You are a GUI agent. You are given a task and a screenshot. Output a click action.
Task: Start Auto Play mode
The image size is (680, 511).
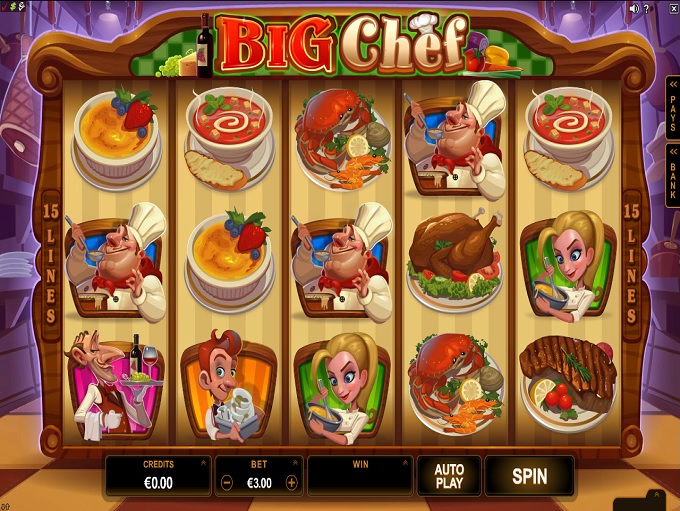tap(447, 475)
